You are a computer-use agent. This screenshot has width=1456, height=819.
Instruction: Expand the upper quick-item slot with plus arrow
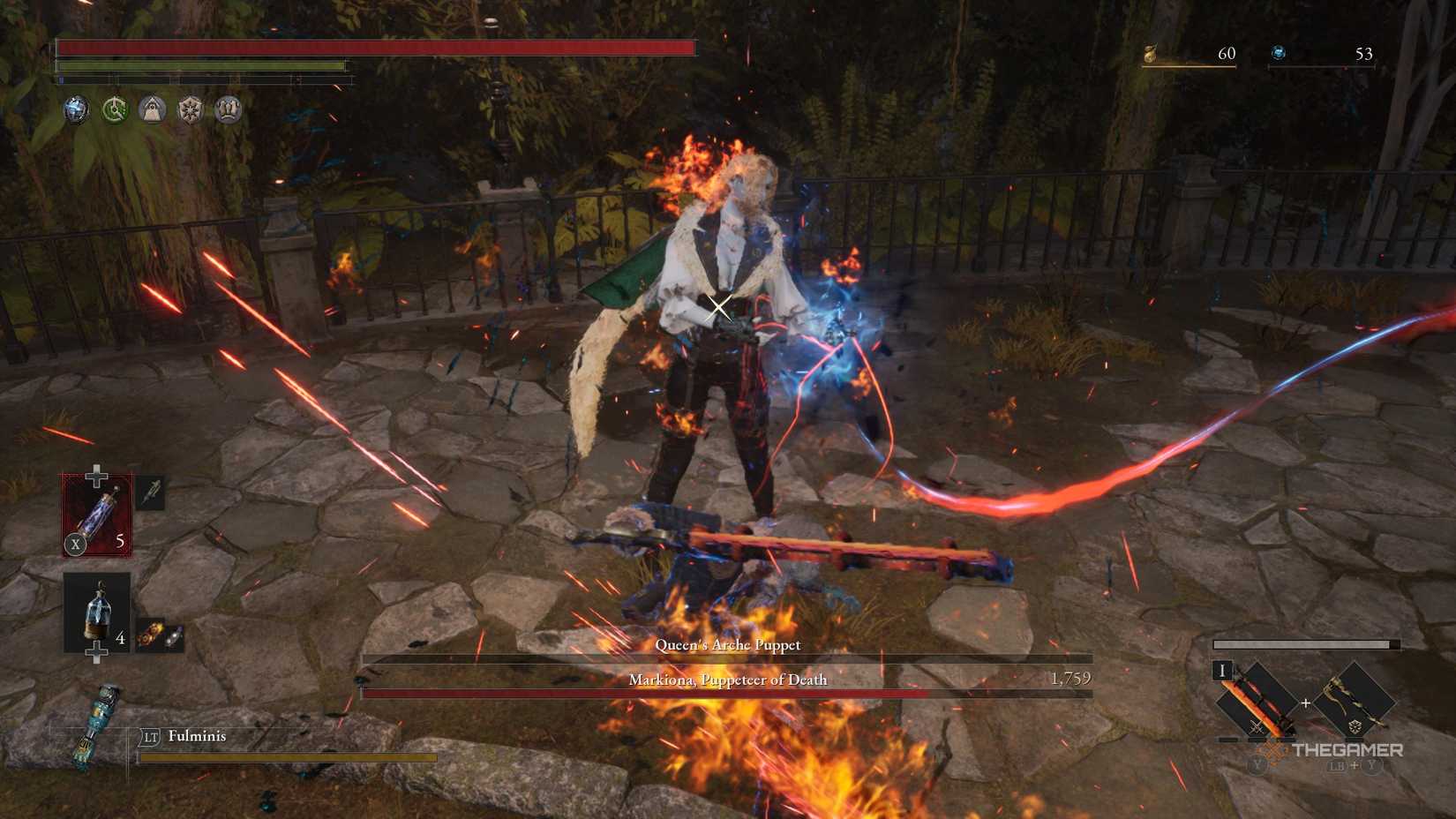click(x=95, y=475)
